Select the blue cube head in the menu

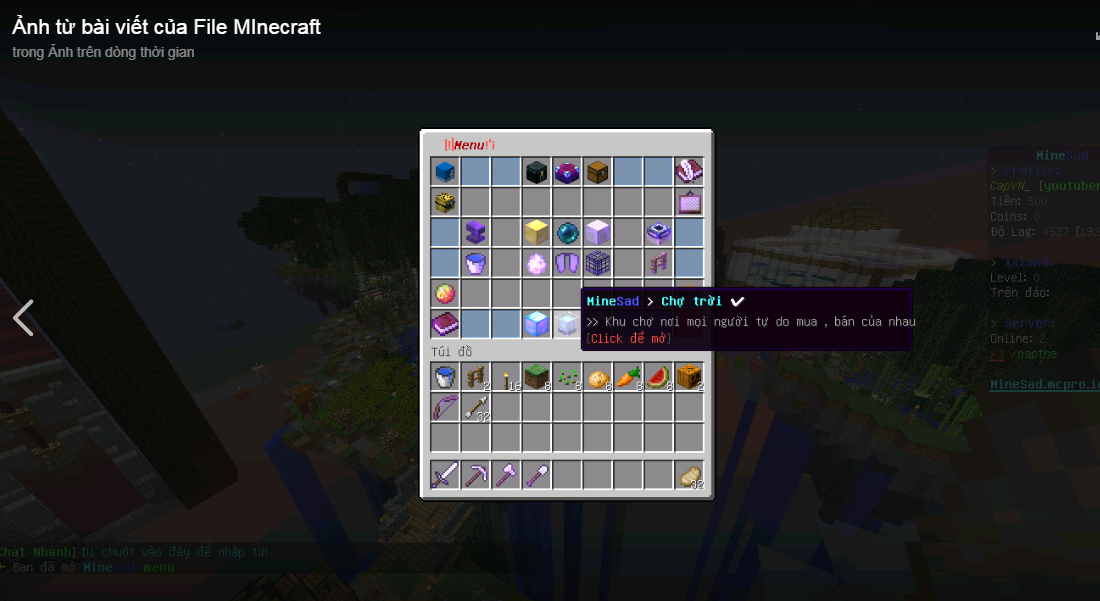click(446, 172)
